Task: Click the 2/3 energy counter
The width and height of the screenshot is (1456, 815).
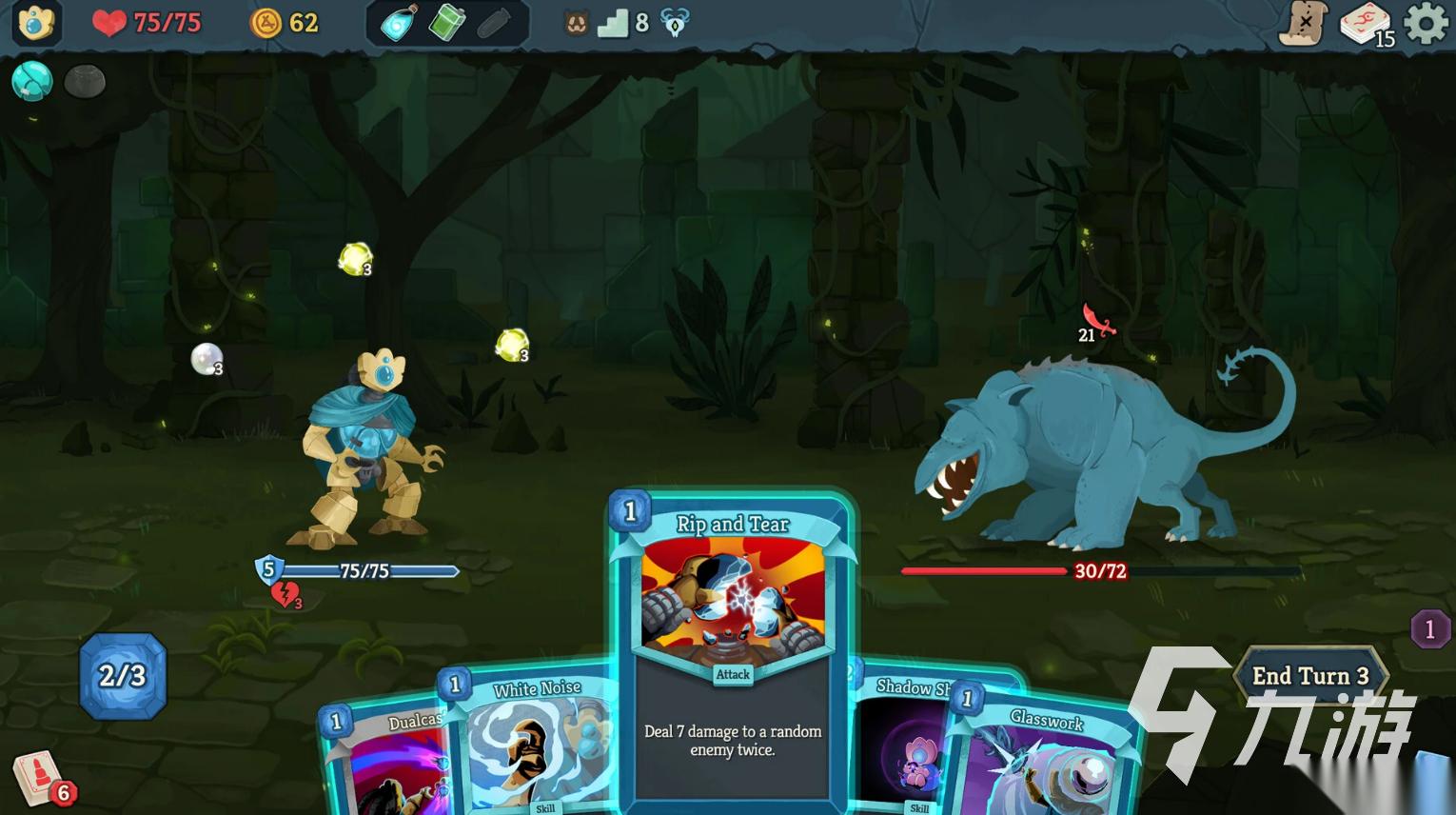Action: point(123,676)
